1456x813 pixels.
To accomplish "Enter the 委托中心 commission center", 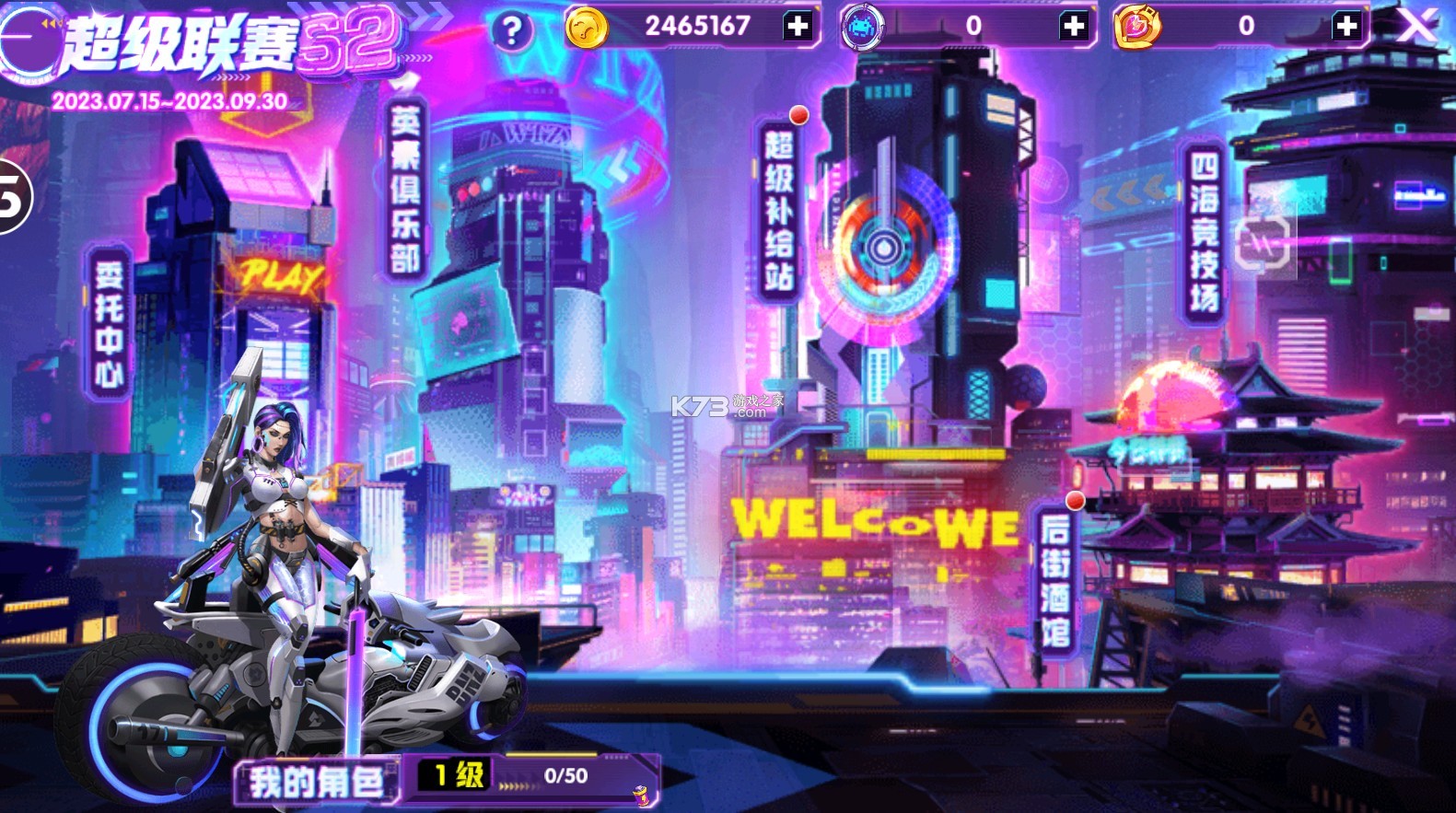I will click(x=109, y=322).
